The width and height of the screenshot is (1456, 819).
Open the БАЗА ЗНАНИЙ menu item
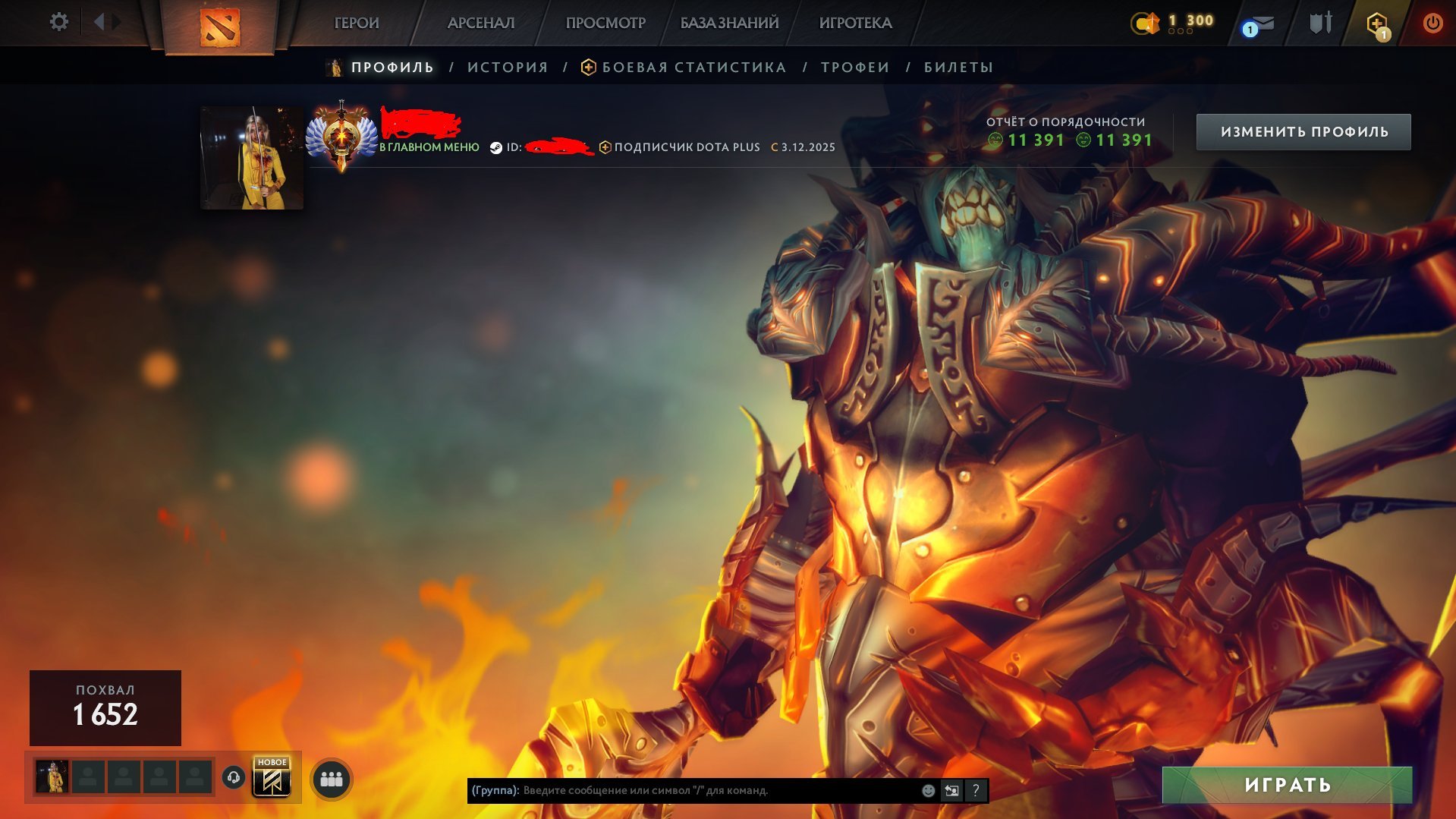click(728, 23)
